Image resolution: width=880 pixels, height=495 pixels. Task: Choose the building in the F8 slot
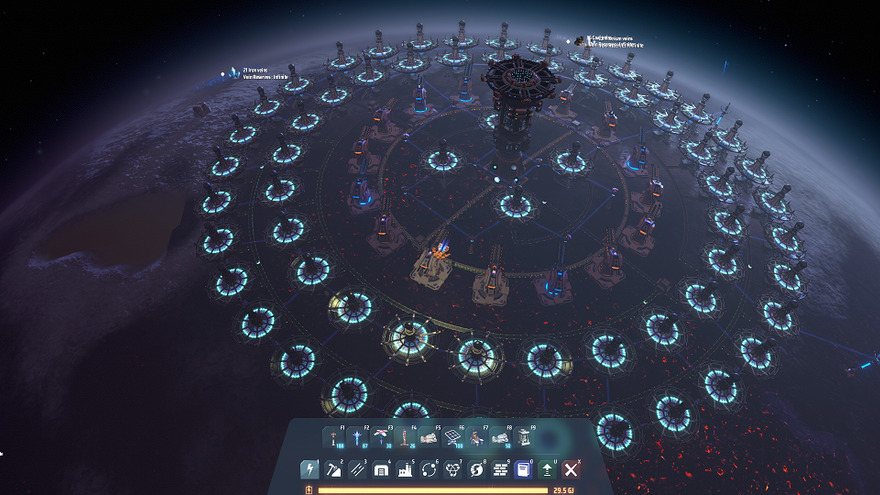tap(501, 438)
